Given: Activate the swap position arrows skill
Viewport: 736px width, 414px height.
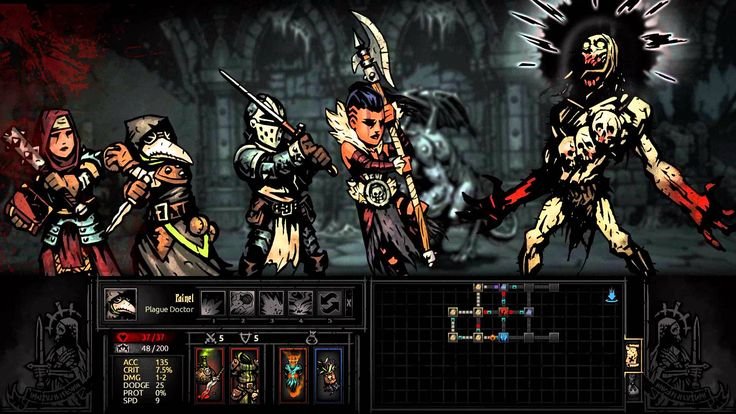Looking at the screenshot, I should [x=330, y=303].
